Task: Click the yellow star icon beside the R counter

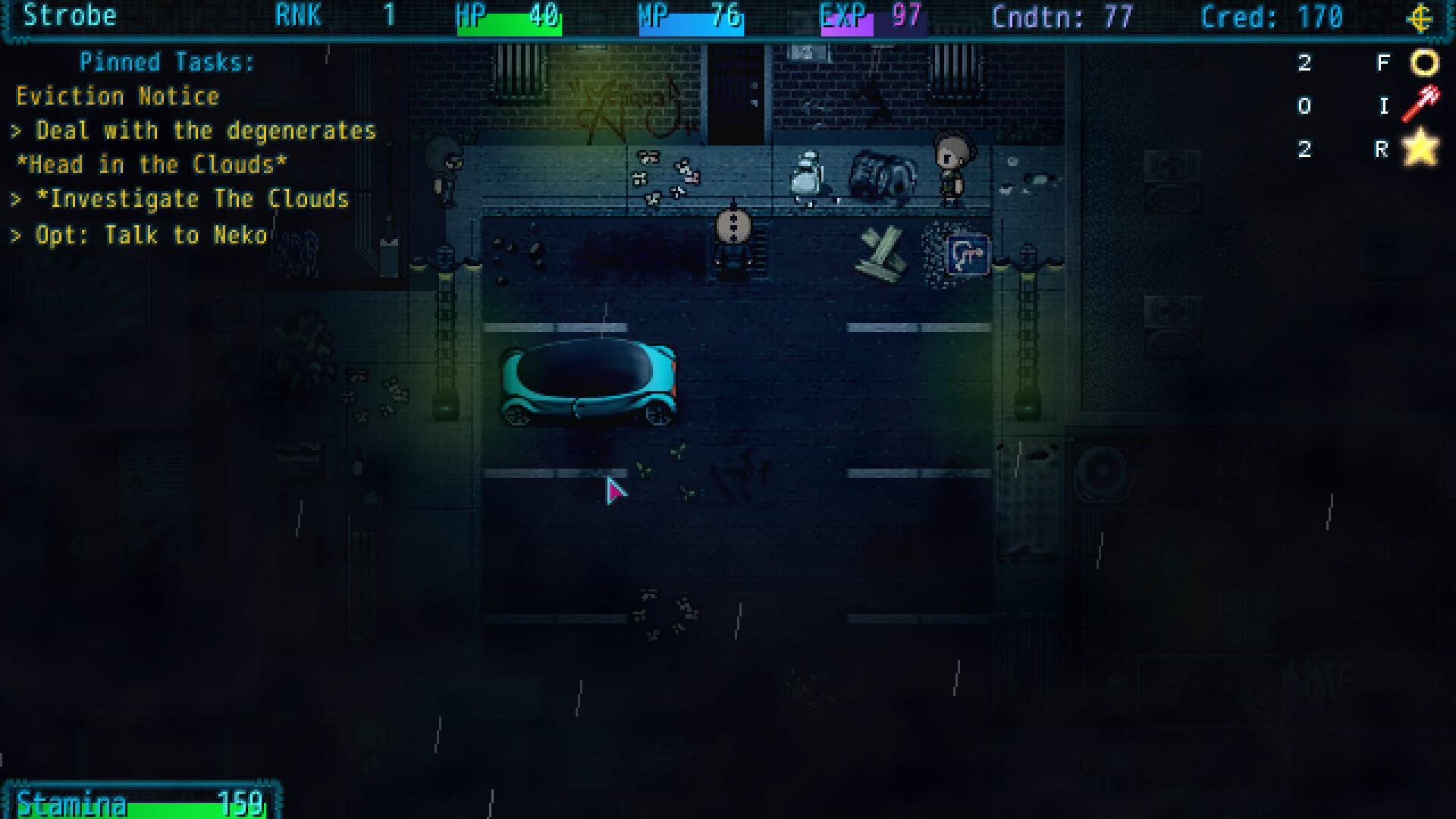Action: [1422, 149]
